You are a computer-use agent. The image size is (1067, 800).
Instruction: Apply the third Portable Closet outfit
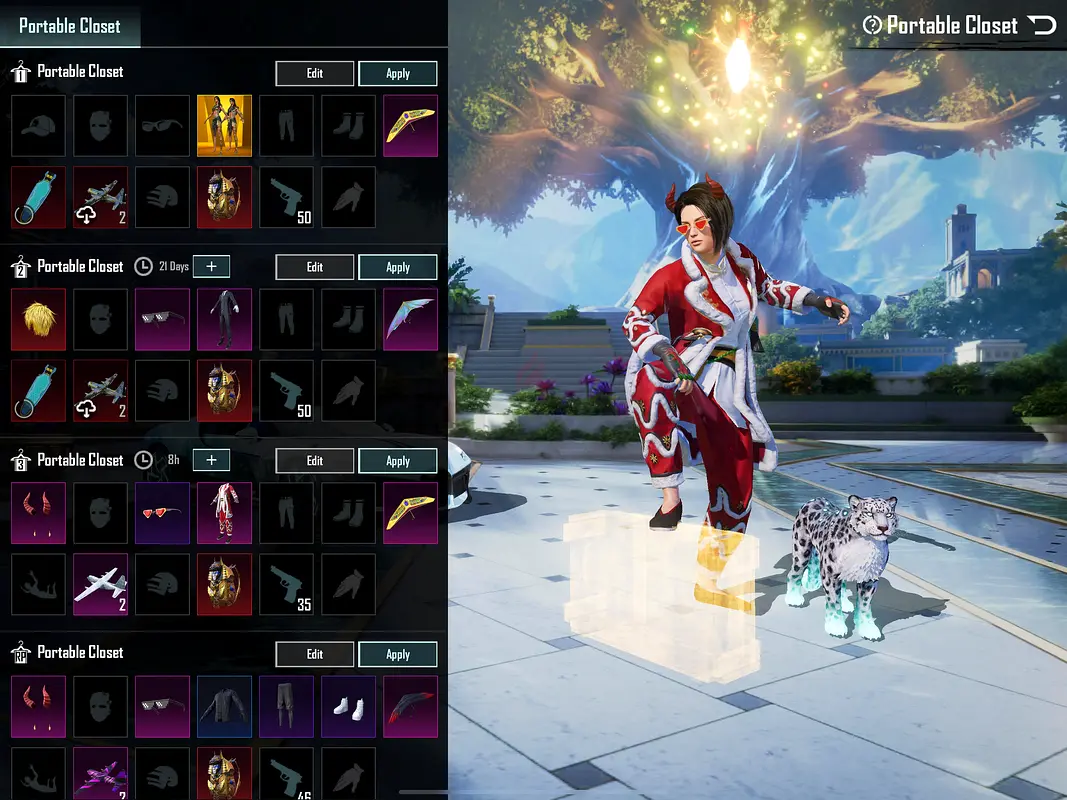(x=397, y=461)
